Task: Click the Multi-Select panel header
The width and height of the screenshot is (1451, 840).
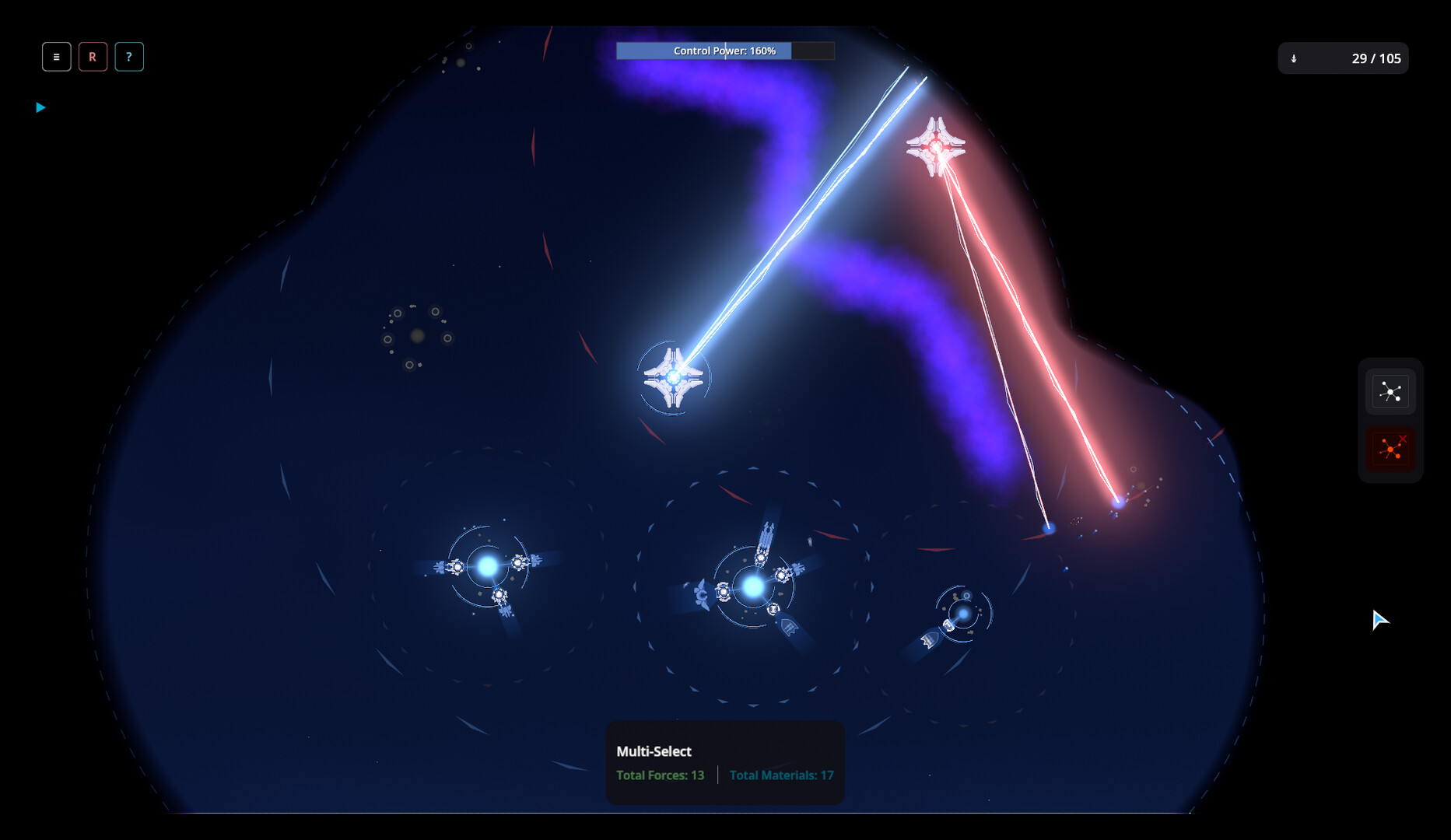Action: 653,751
